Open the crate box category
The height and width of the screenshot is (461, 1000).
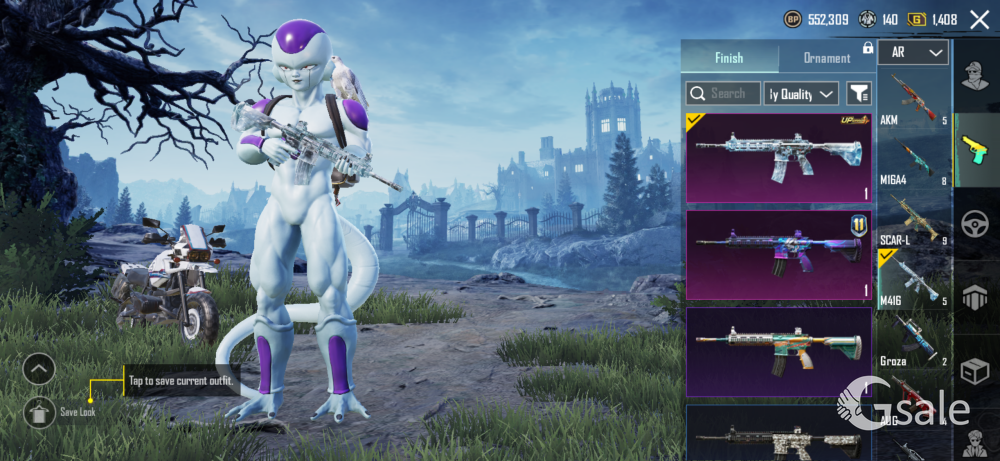(x=975, y=371)
